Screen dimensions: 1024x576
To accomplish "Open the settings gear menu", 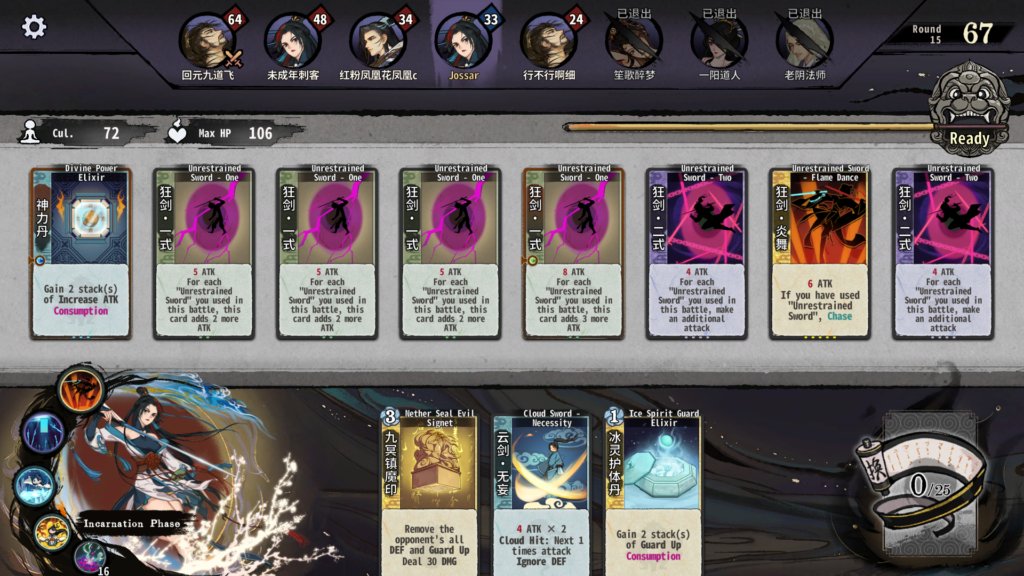I will point(34,27).
